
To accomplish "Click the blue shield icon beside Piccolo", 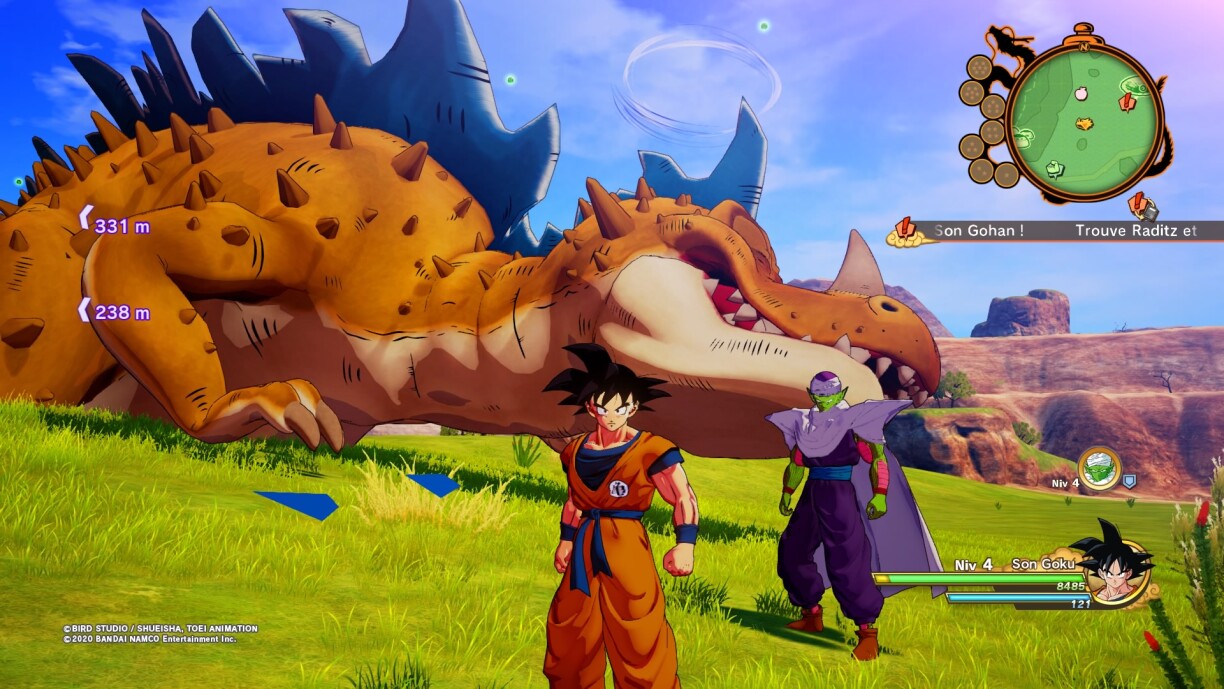I will 1129,481.
